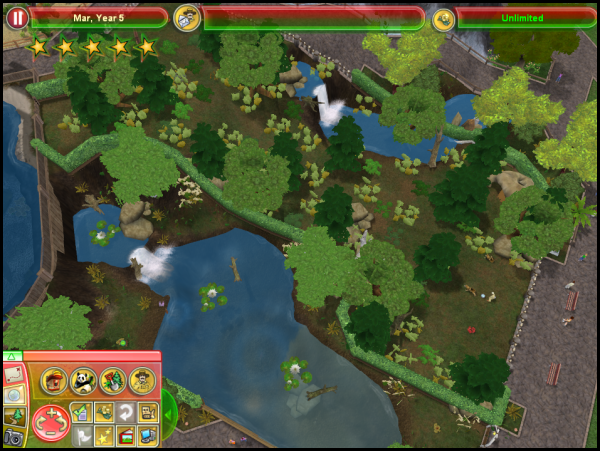Open the zookeeper staff hiring menu
Screen dimensions: 600x451
pos(141,379)
